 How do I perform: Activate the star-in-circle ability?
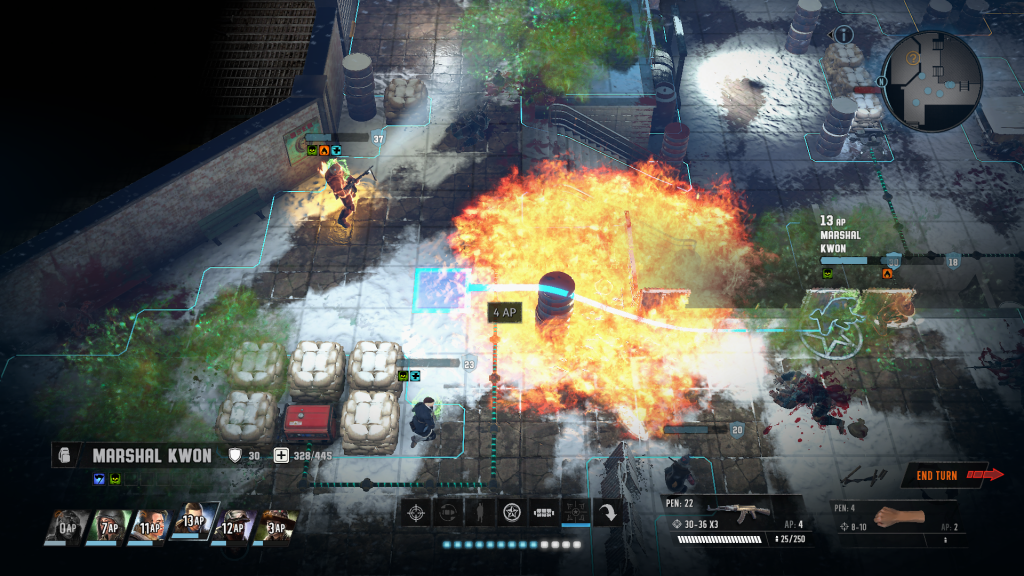tap(512, 512)
